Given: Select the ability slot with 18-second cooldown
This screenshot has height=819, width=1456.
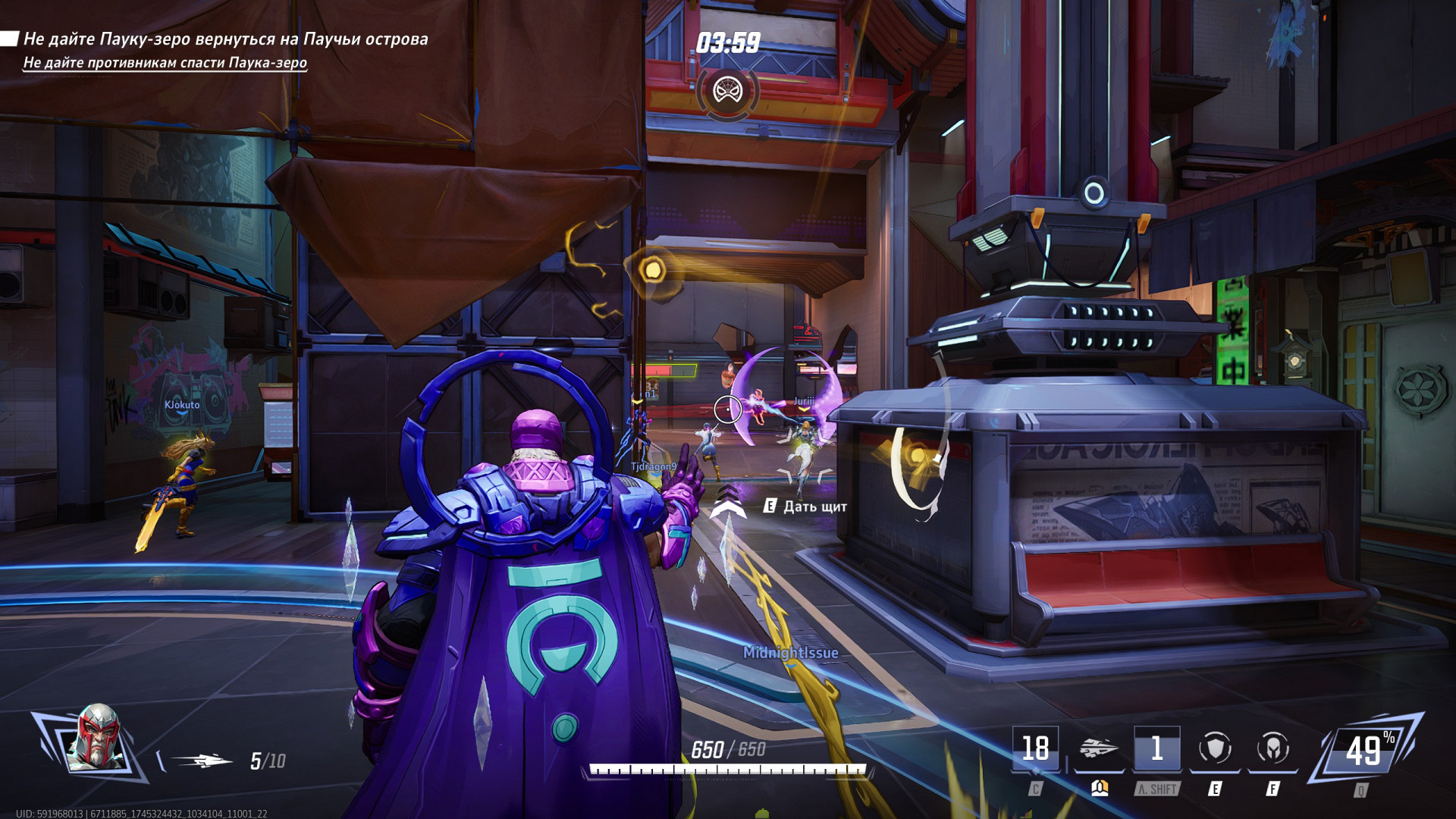Looking at the screenshot, I should (1035, 749).
